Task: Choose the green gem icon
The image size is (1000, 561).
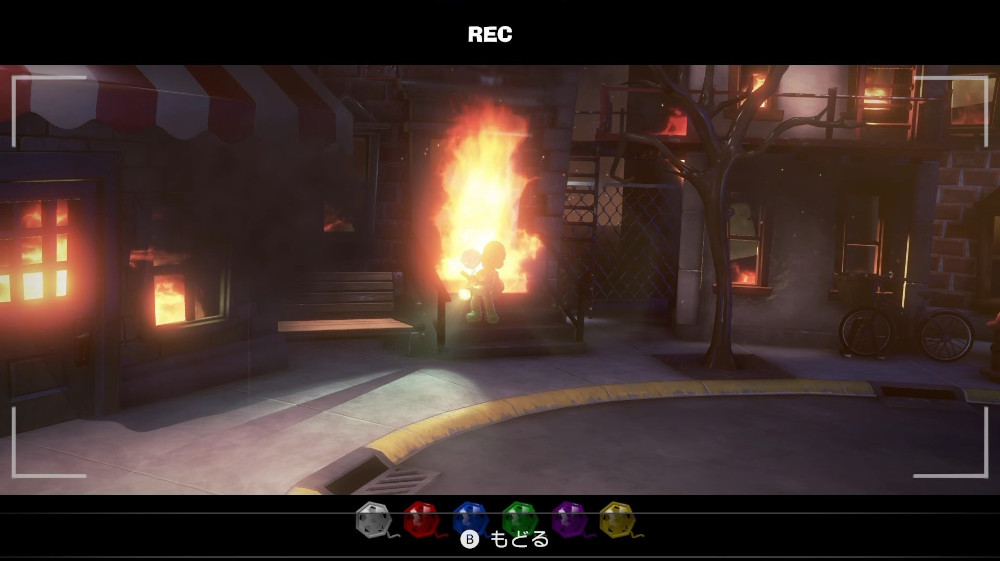Action: pos(519,518)
